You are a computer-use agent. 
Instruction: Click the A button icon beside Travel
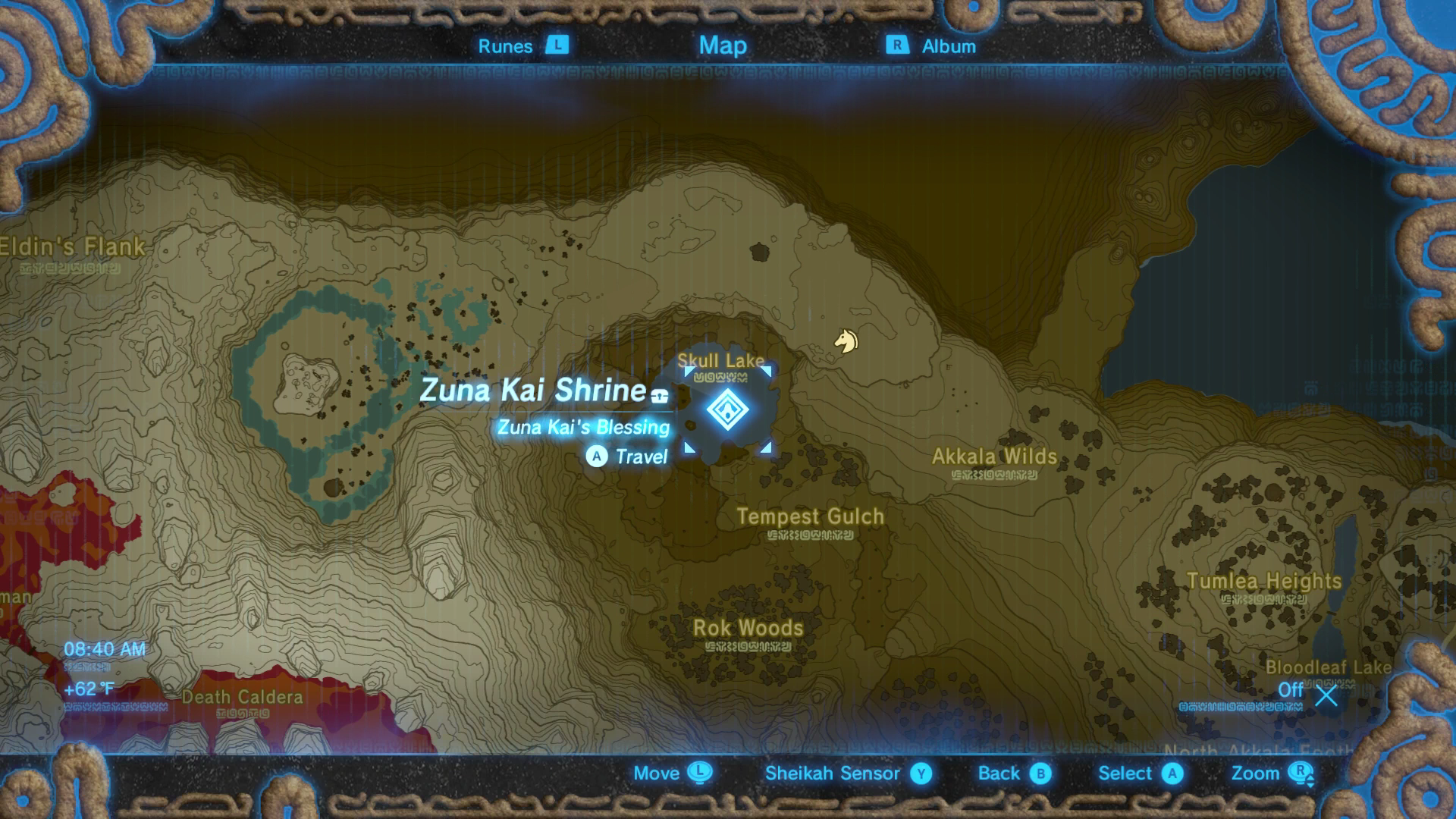[597, 457]
